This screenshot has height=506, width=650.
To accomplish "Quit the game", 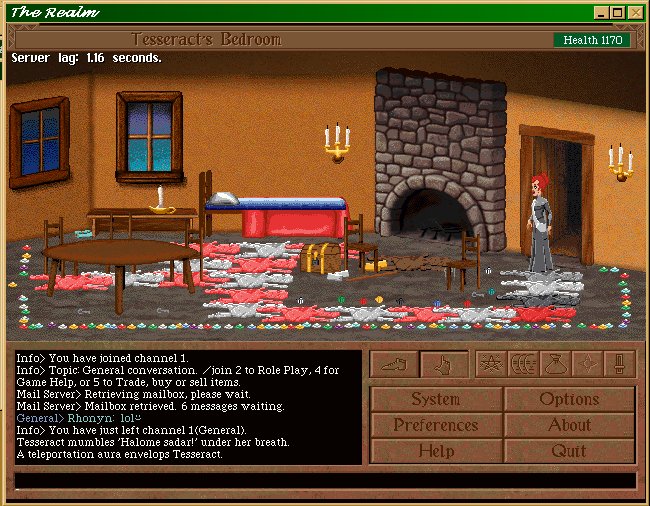I will tap(569, 451).
